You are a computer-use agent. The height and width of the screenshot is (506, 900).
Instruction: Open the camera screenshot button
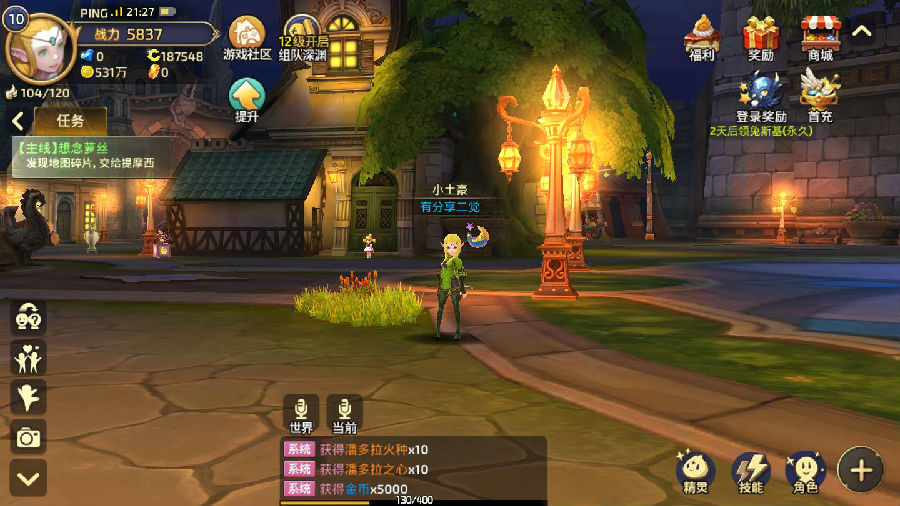tap(29, 436)
